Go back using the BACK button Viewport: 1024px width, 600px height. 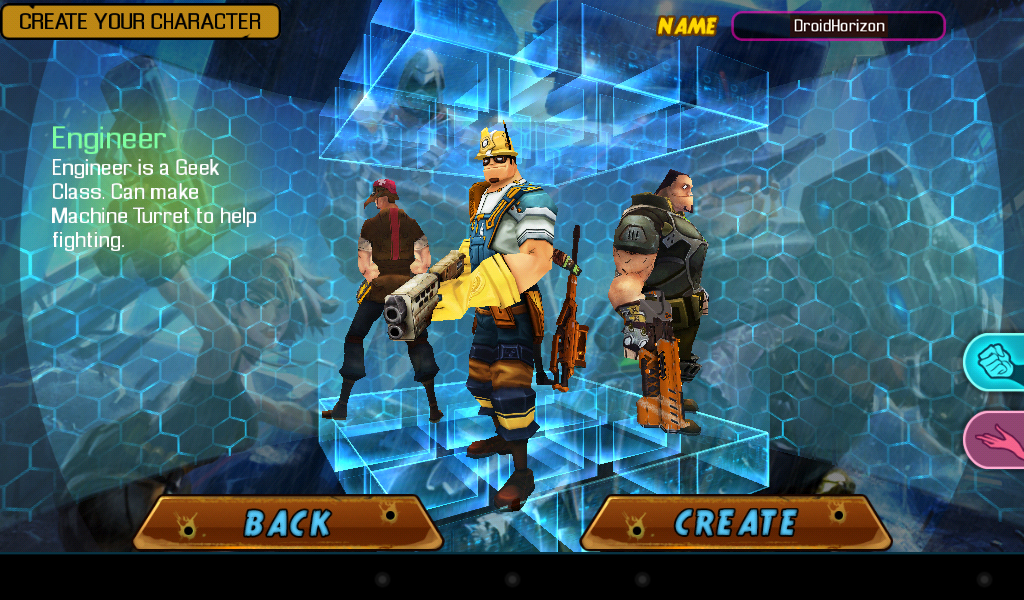pyautogui.click(x=288, y=522)
